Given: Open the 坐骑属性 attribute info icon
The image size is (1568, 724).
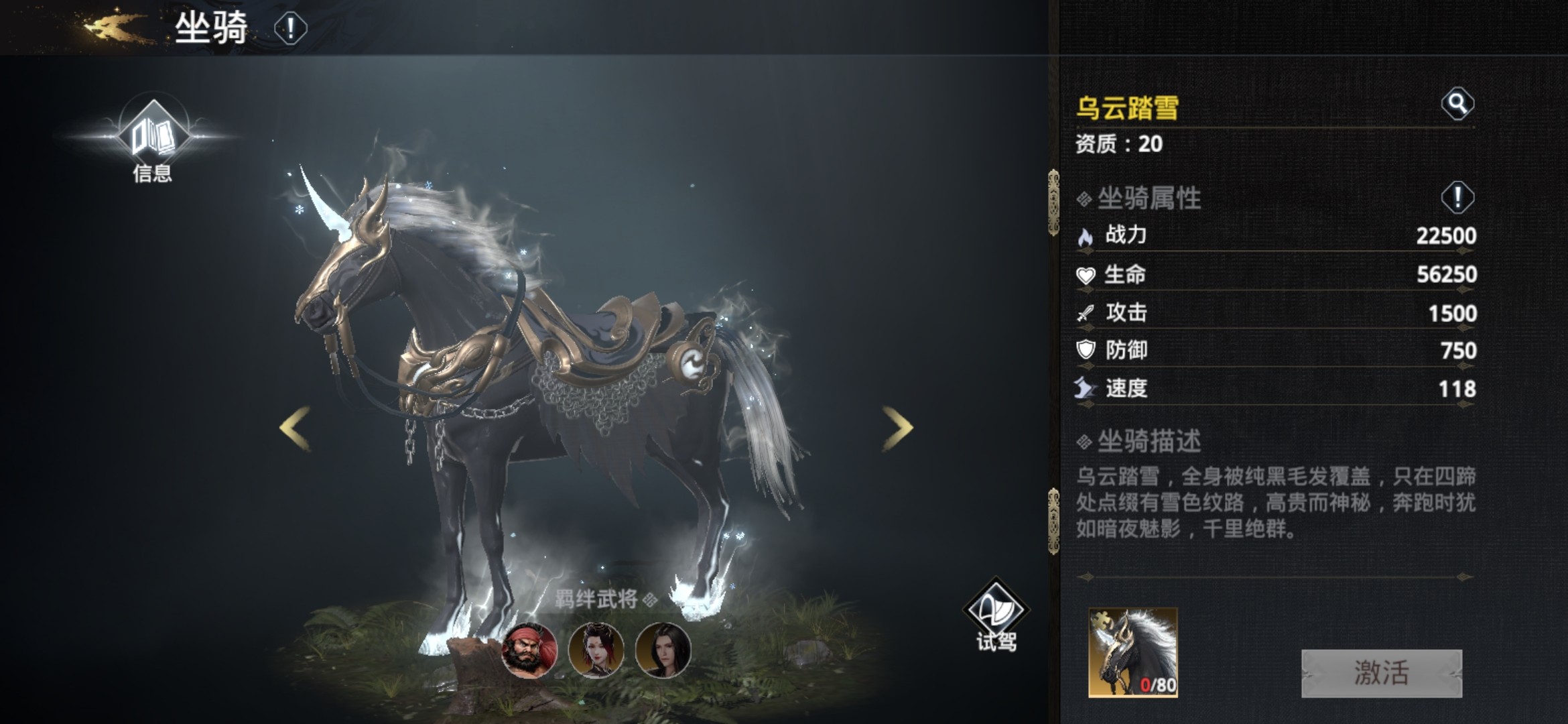Looking at the screenshot, I should point(1457,197).
